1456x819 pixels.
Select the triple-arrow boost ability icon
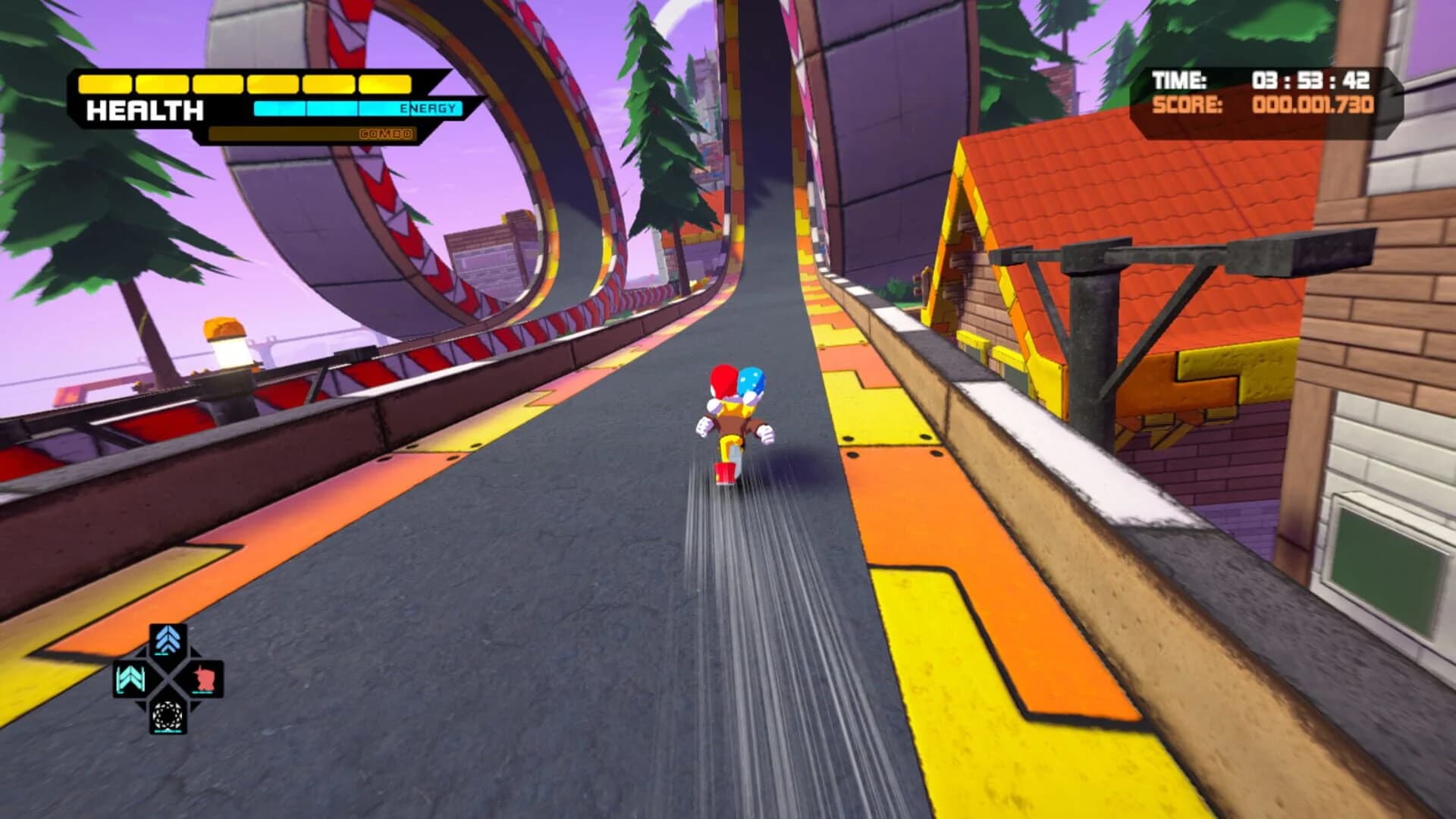pyautogui.click(x=168, y=639)
